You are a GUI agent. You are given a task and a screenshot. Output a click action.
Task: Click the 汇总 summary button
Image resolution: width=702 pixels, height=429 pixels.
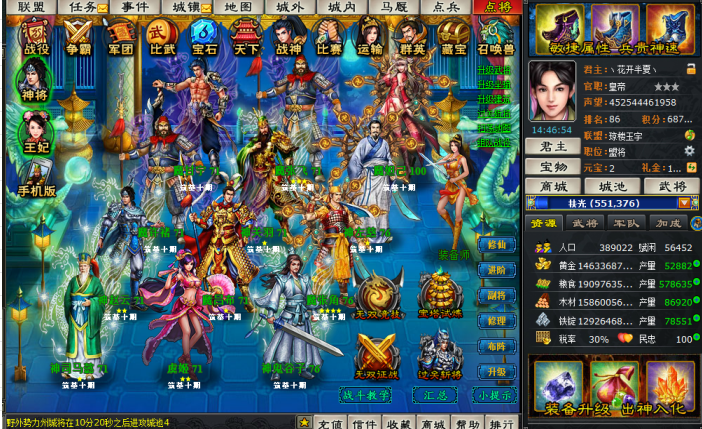pos(435,395)
